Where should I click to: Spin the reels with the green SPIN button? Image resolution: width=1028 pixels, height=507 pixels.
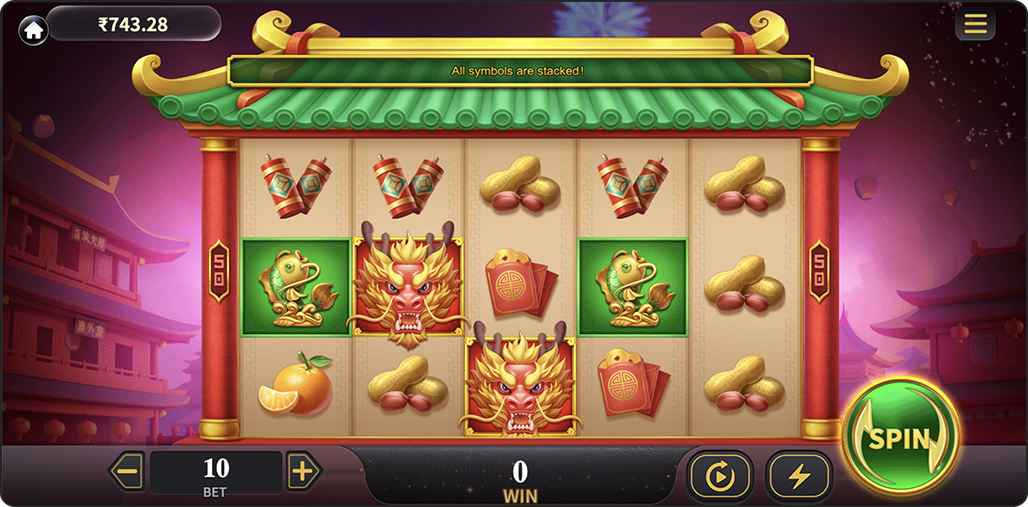coord(900,437)
